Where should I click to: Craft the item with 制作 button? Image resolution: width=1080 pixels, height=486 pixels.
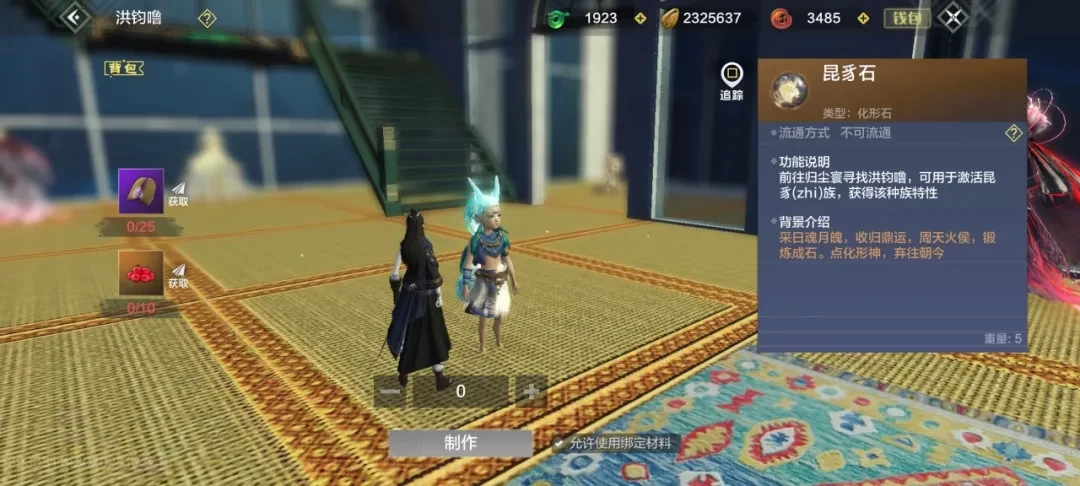(x=461, y=443)
